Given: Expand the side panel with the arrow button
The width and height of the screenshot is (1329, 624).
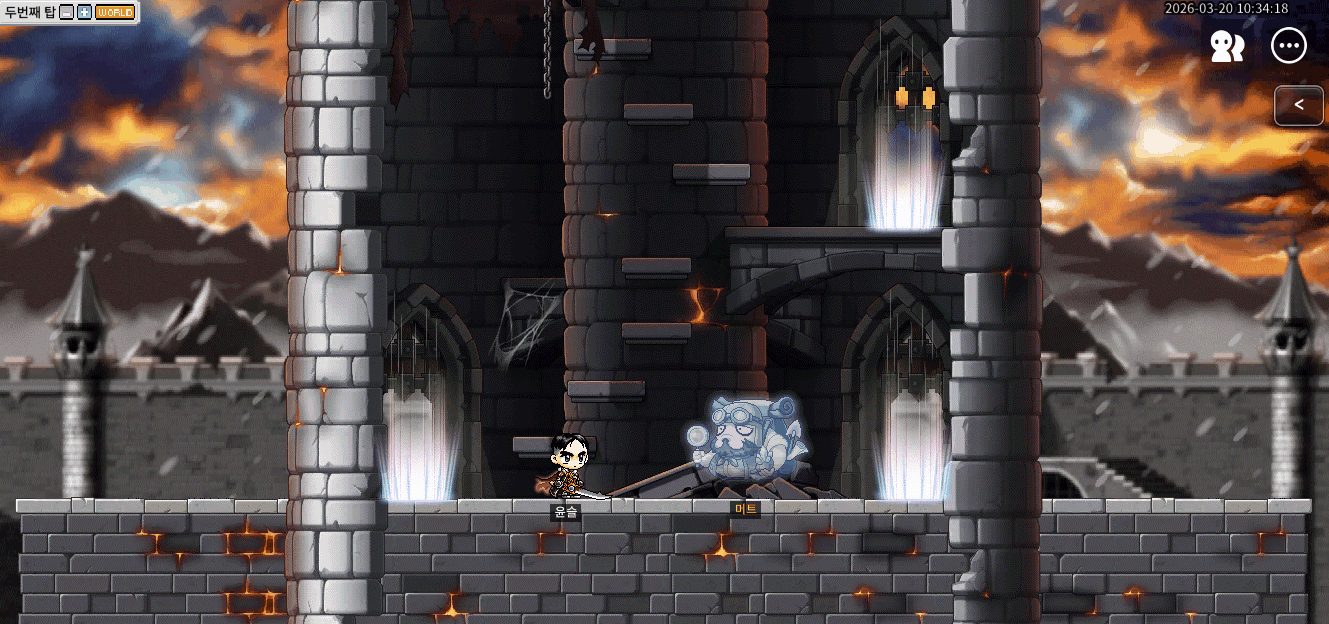Looking at the screenshot, I should [1298, 105].
